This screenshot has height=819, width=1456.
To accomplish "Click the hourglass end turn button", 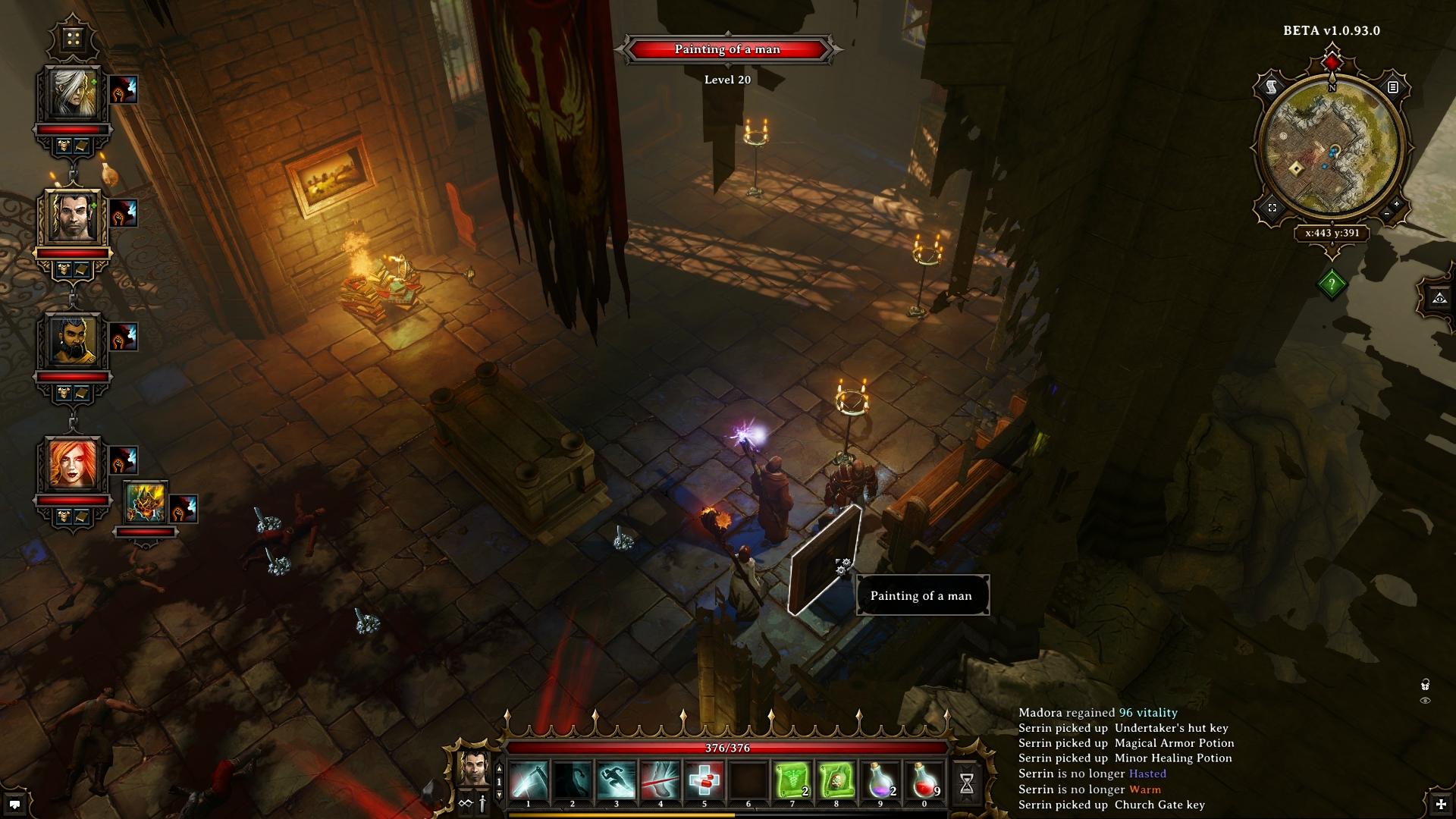I will [967, 785].
